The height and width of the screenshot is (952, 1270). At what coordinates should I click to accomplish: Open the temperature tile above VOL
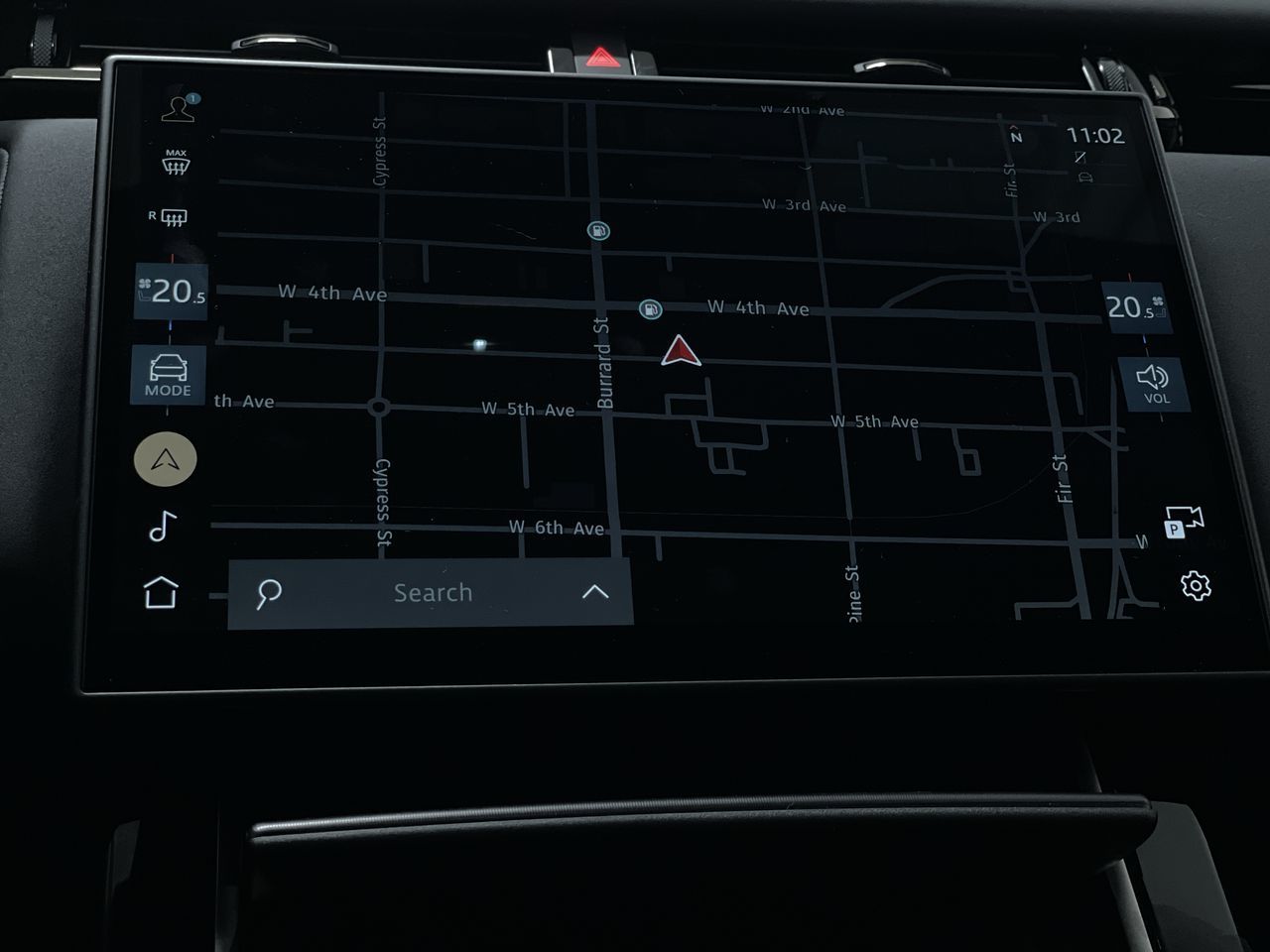pyautogui.click(x=1136, y=306)
